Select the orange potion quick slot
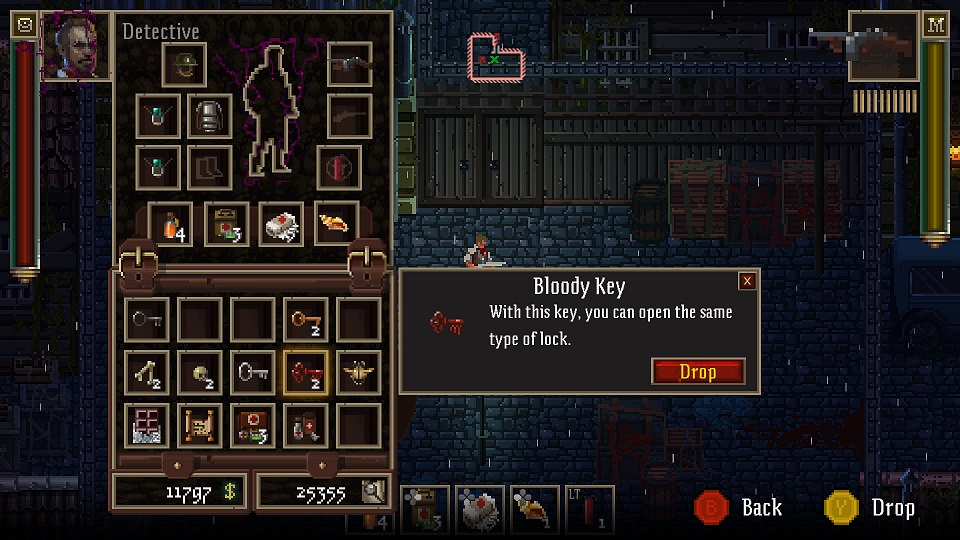Image resolution: width=960 pixels, height=540 pixels. (171, 224)
